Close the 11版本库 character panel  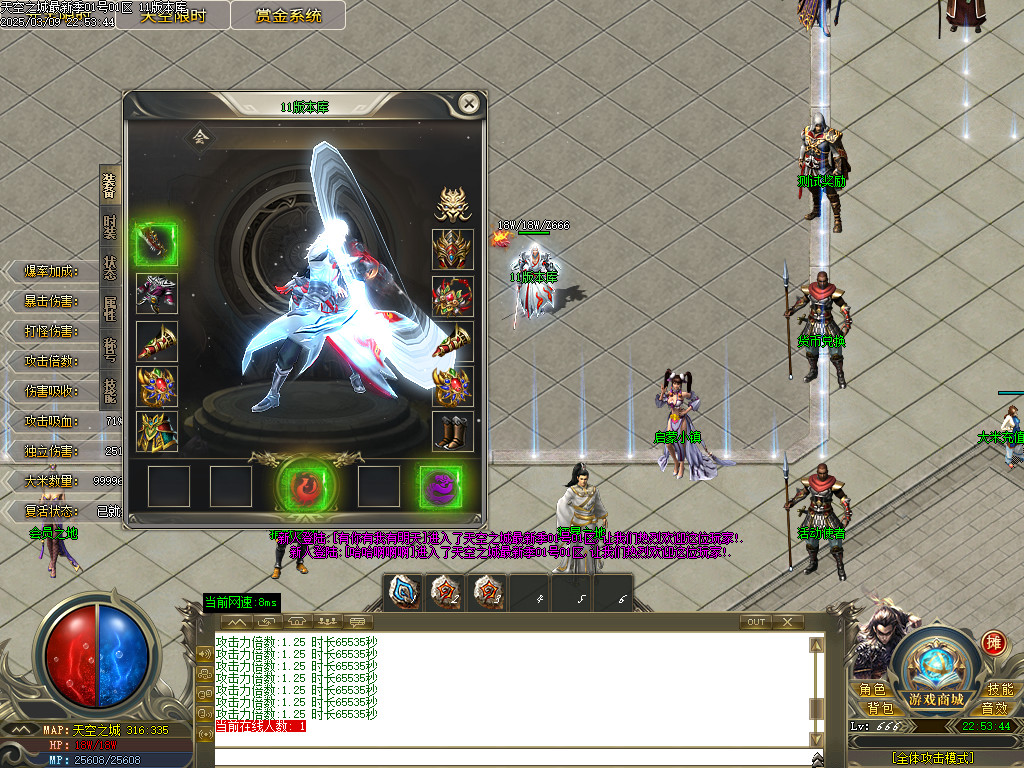coord(469,103)
